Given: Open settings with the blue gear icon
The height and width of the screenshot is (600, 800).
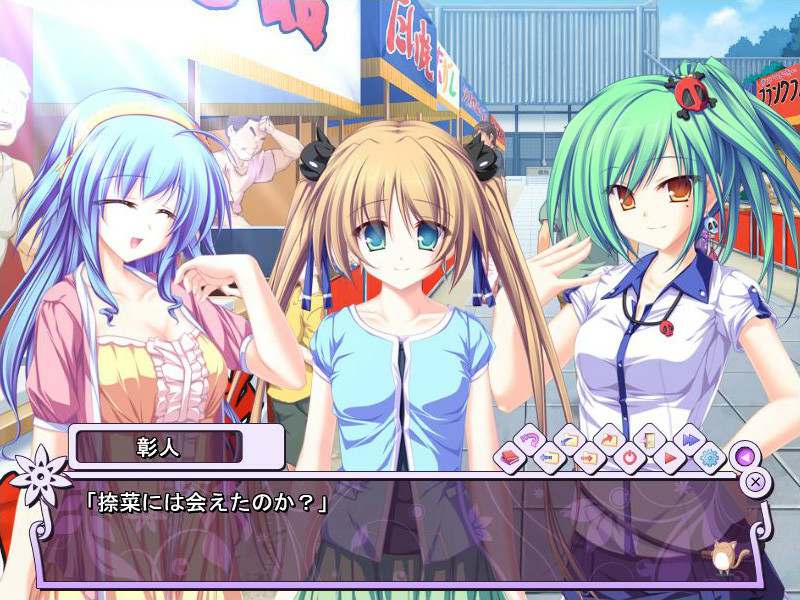Looking at the screenshot, I should 711,458.
